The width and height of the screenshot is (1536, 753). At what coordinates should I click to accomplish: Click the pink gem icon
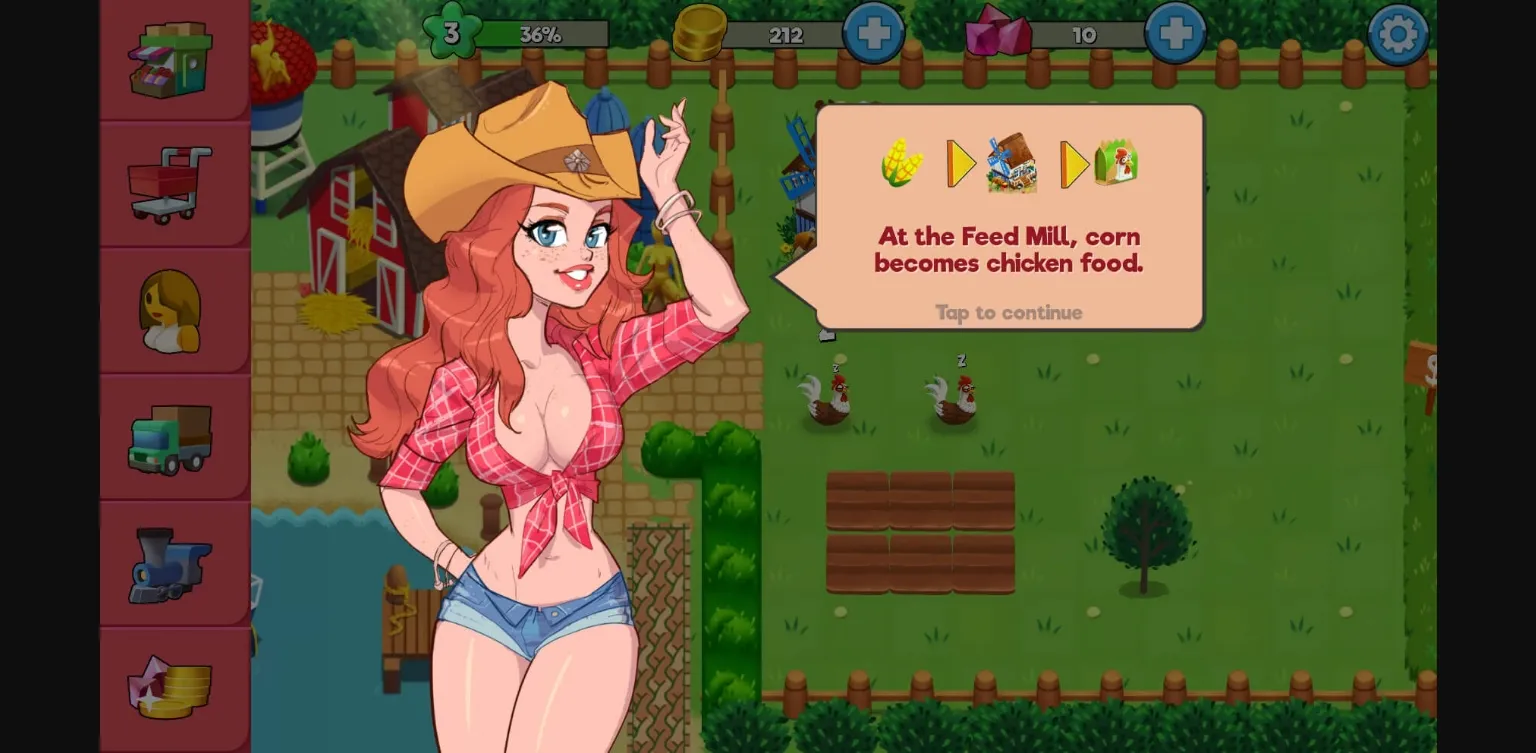(x=996, y=32)
